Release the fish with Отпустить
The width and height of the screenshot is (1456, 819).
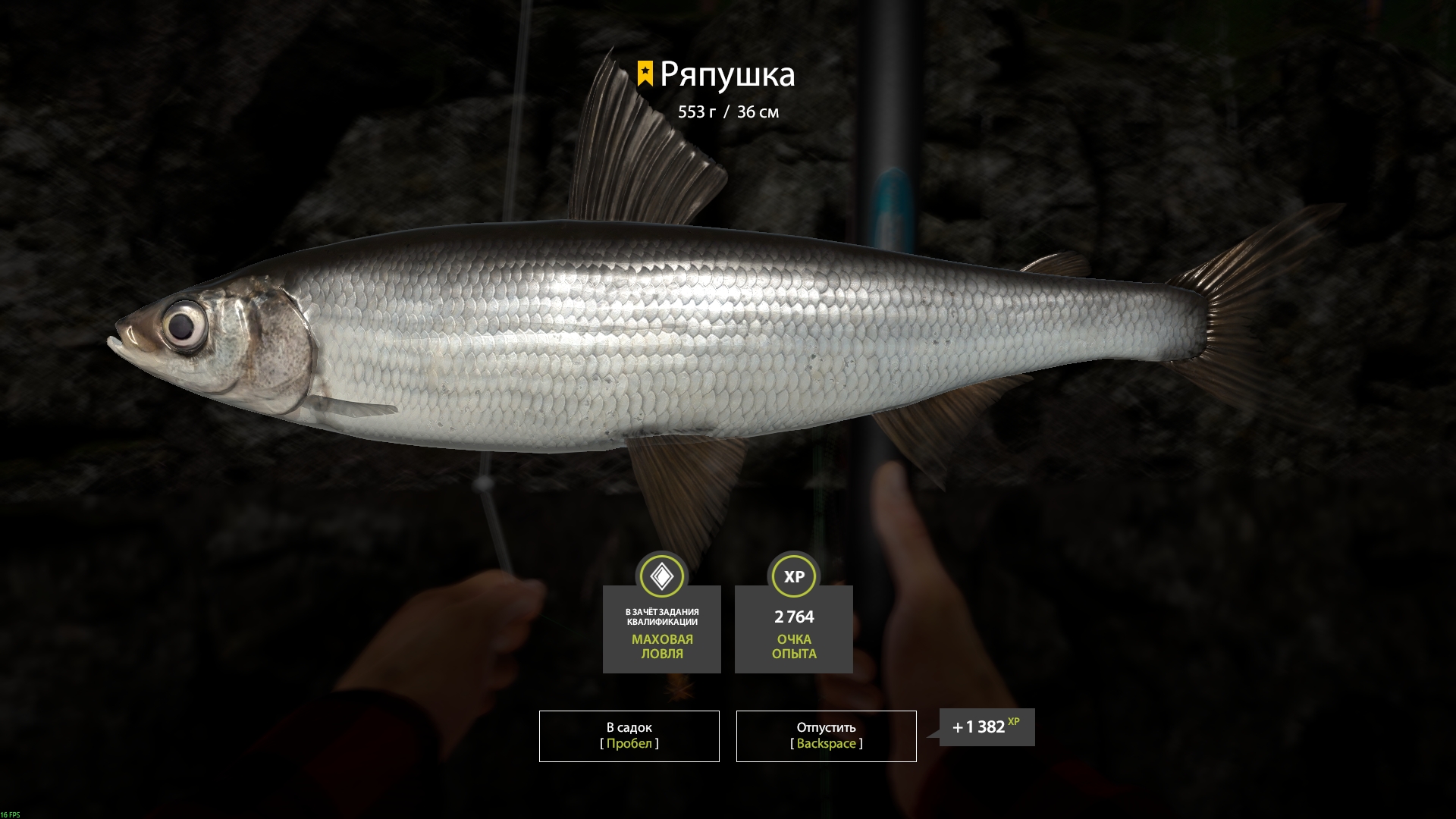click(826, 736)
